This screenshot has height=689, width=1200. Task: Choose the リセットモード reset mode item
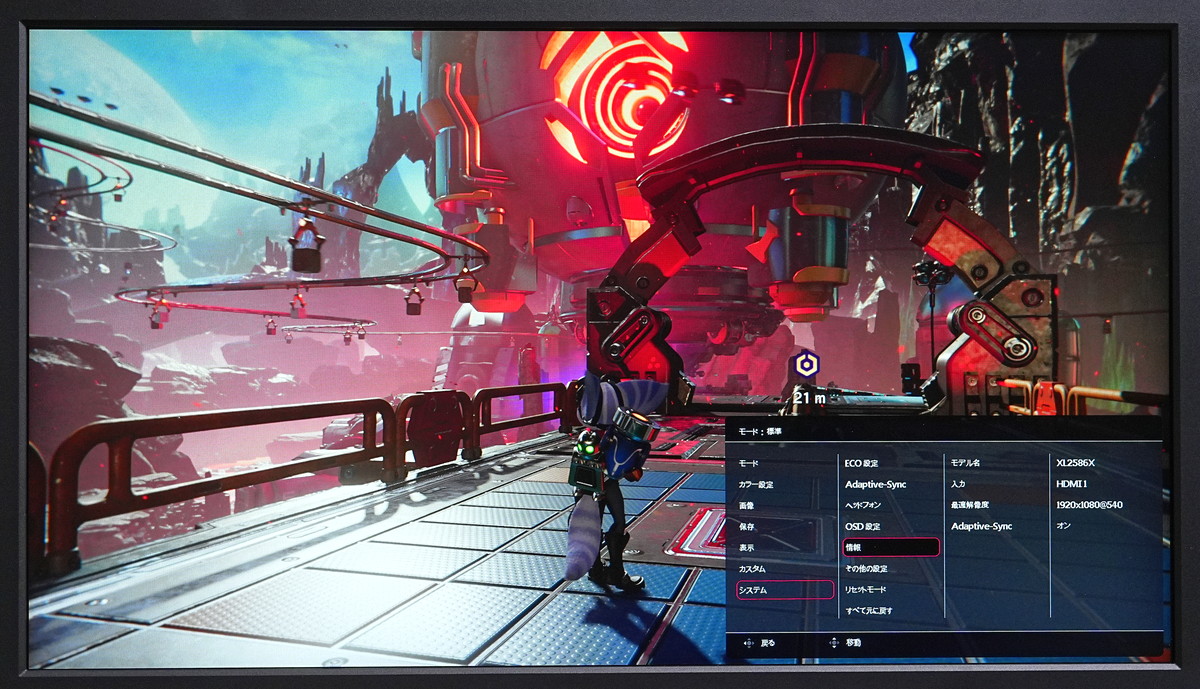[866, 590]
